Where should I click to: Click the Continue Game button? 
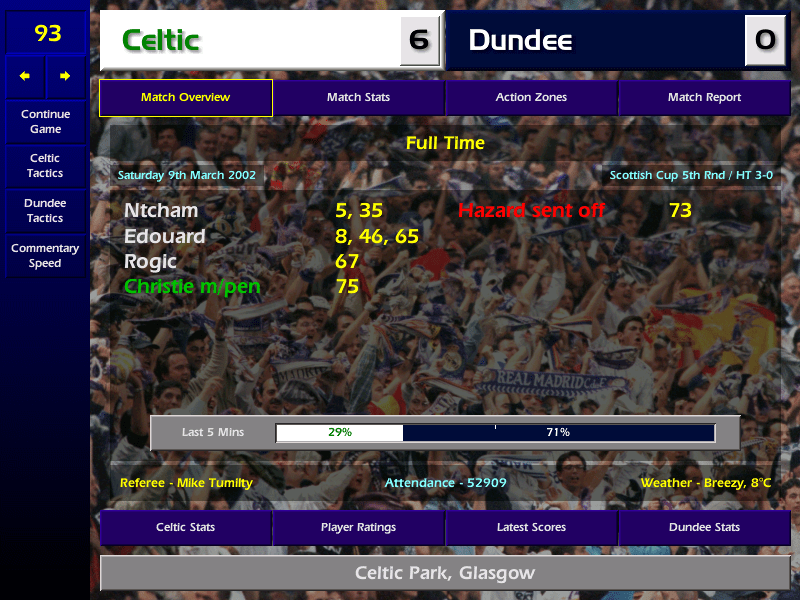click(45, 122)
